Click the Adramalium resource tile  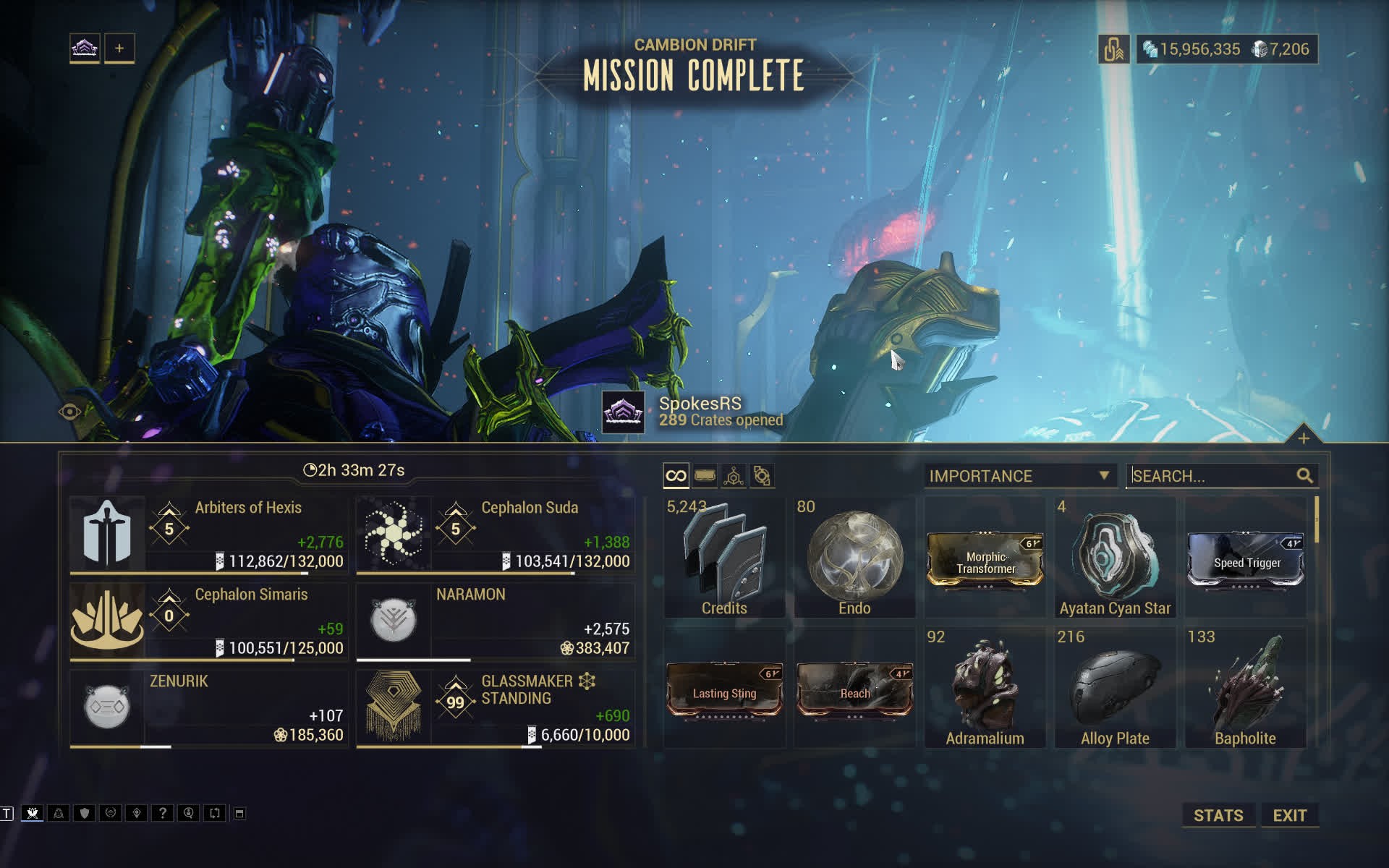click(x=985, y=687)
